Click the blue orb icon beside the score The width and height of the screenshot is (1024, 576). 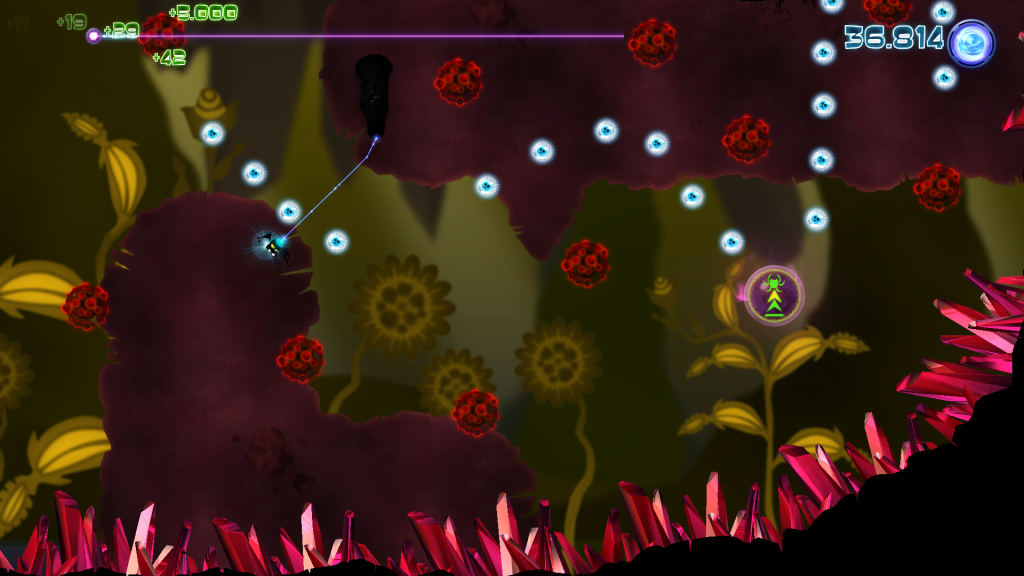[971, 43]
